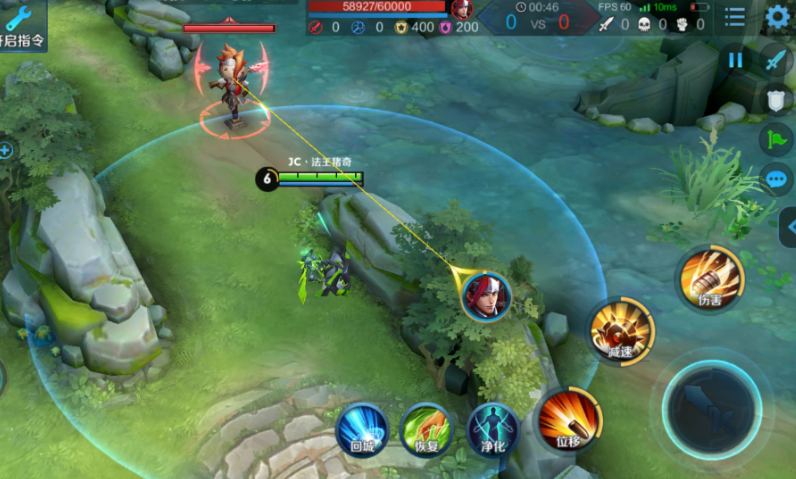
Task: Open the scoreboard list icon
Action: pos(735,17)
